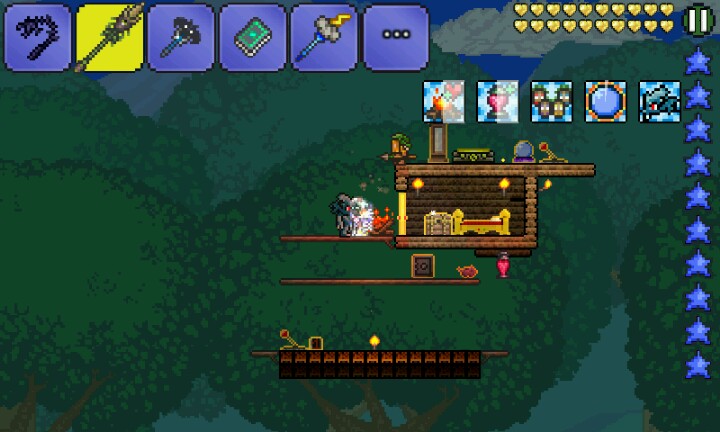This screenshot has width=720, height=432.
Task: Tap the buff icon showing four faces
Action: (x=551, y=102)
